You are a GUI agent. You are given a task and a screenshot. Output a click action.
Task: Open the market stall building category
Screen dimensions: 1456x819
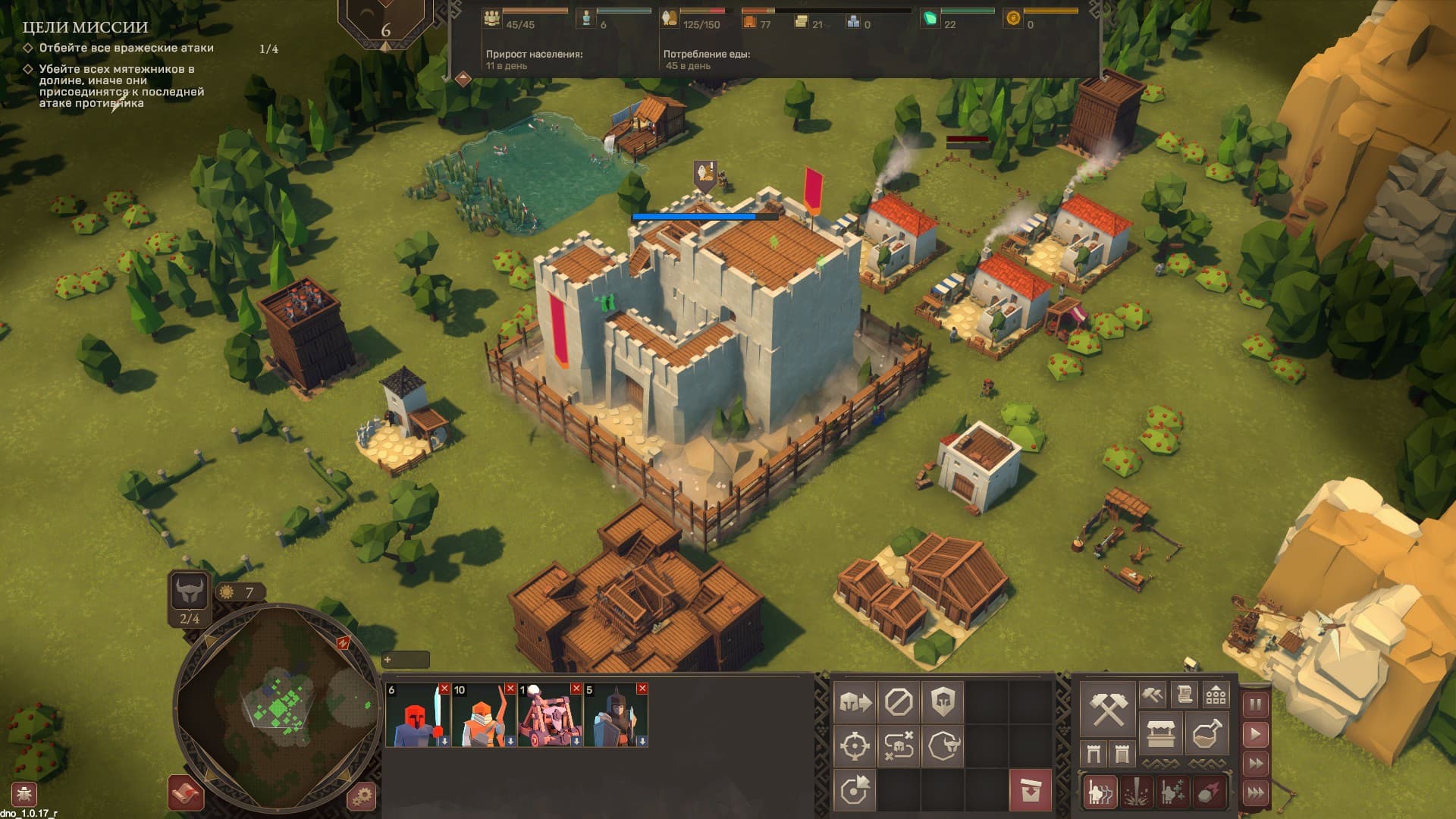pyautogui.click(x=1161, y=735)
